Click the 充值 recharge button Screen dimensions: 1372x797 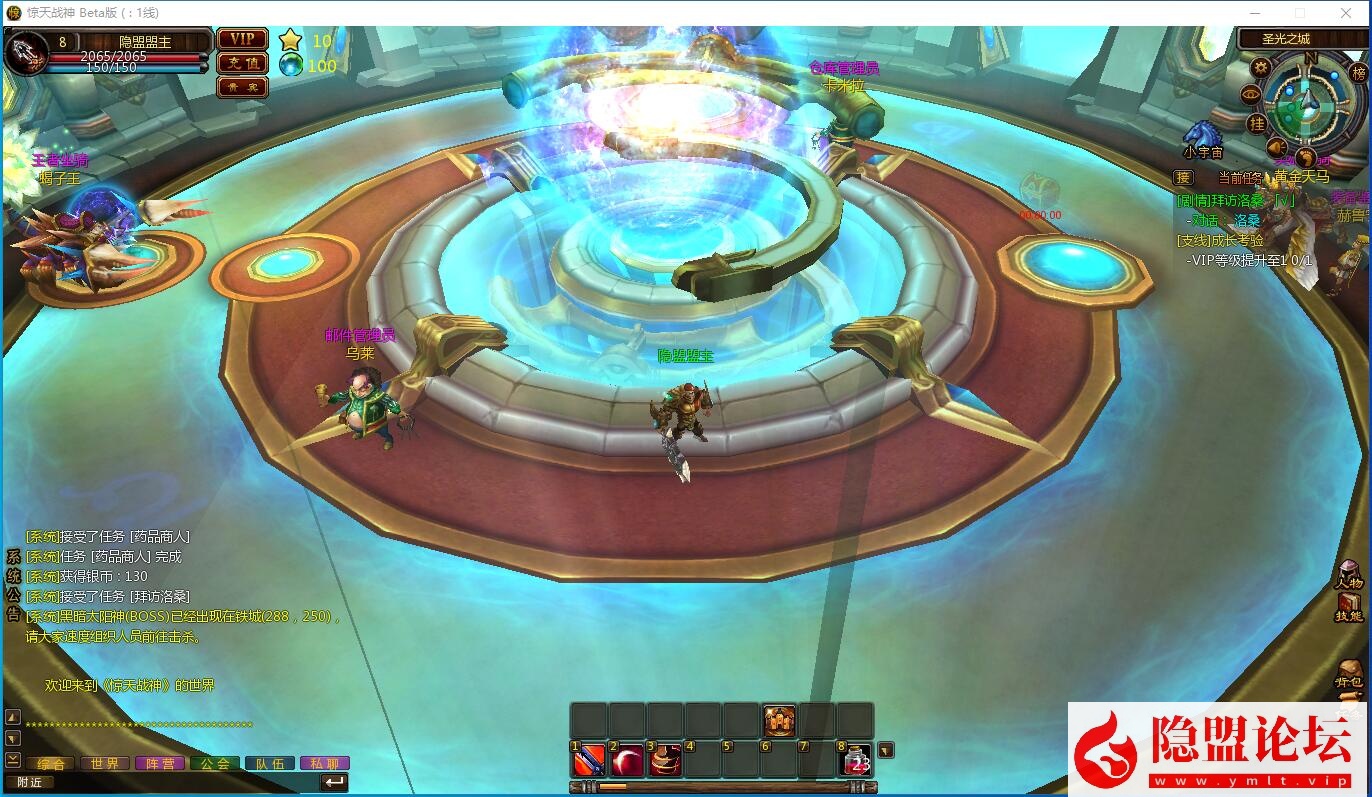coord(242,63)
